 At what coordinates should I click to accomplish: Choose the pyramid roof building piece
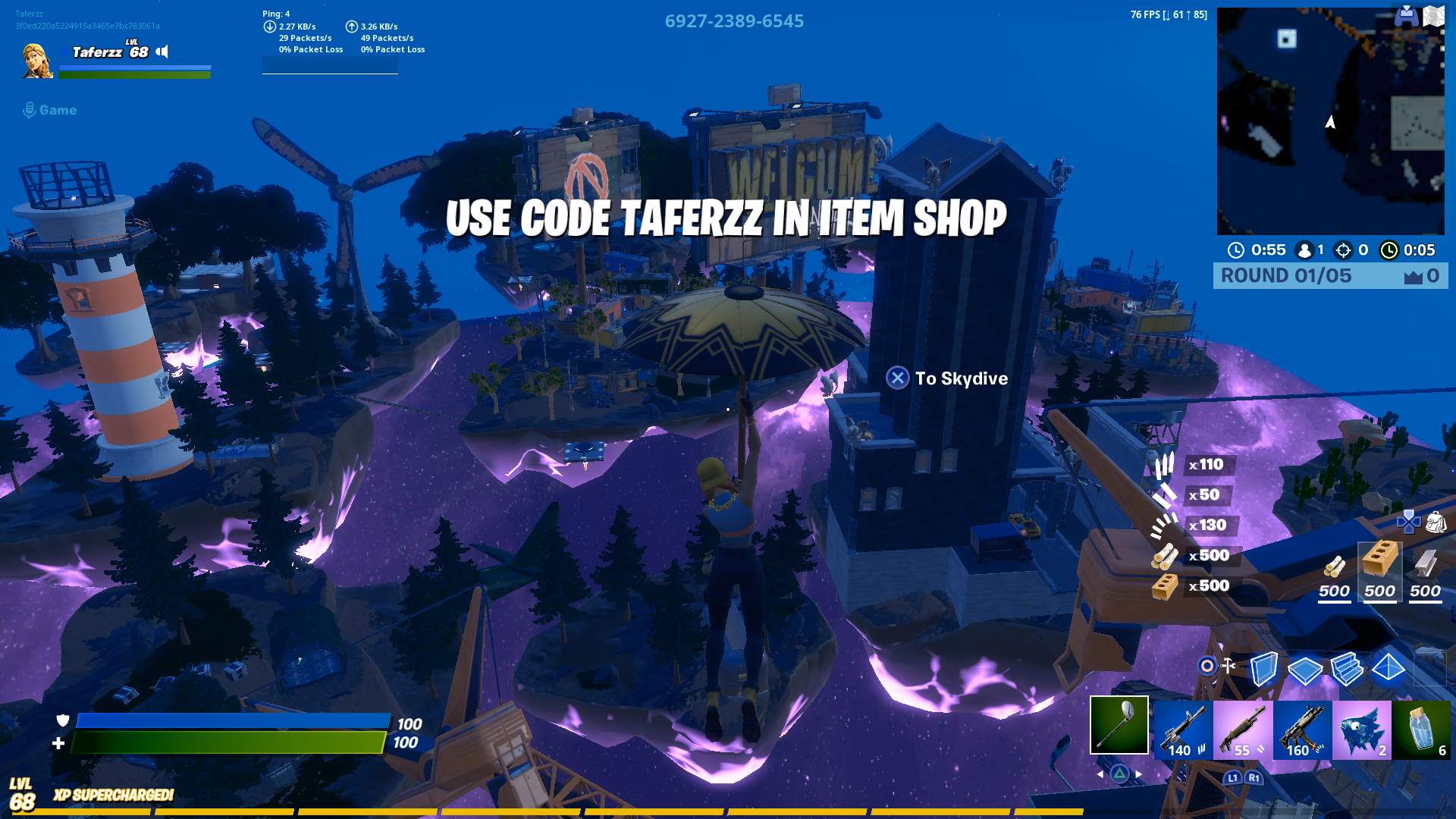[1389, 669]
